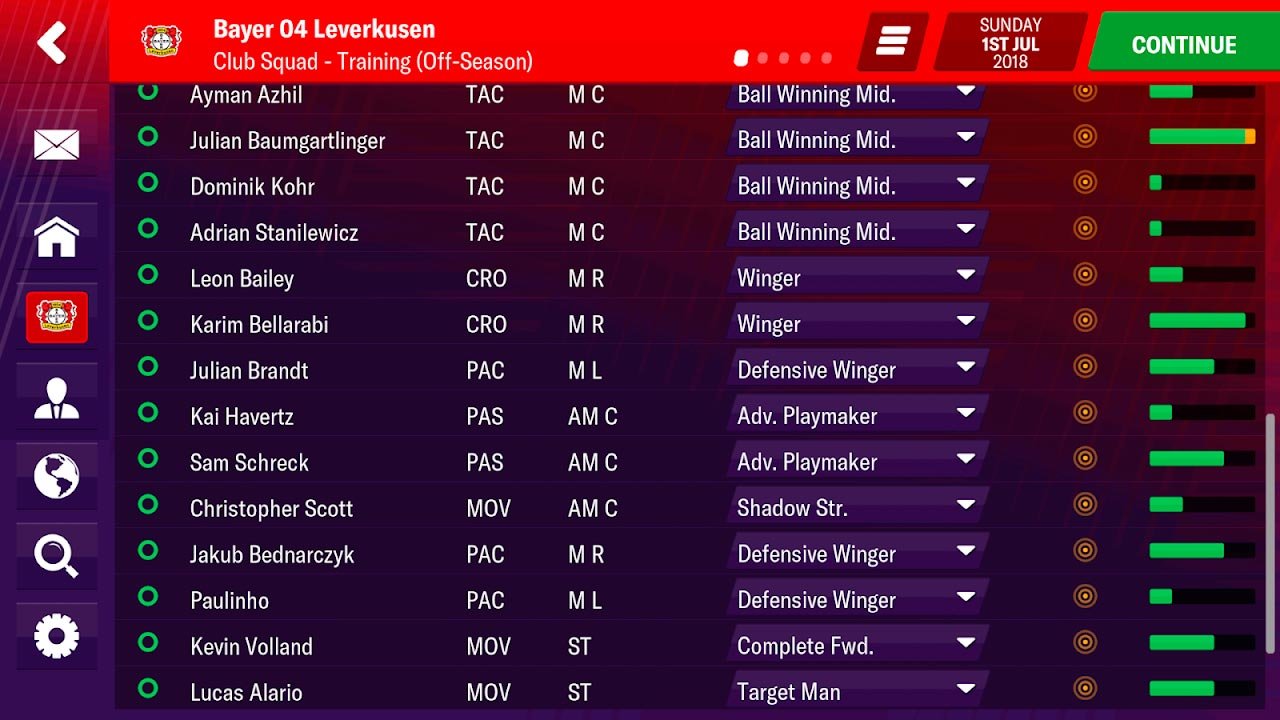Image resolution: width=1280 pixels, height=720 pixels.
Task: Open the mail inbox icon
Action: click(x=56, y=145)
